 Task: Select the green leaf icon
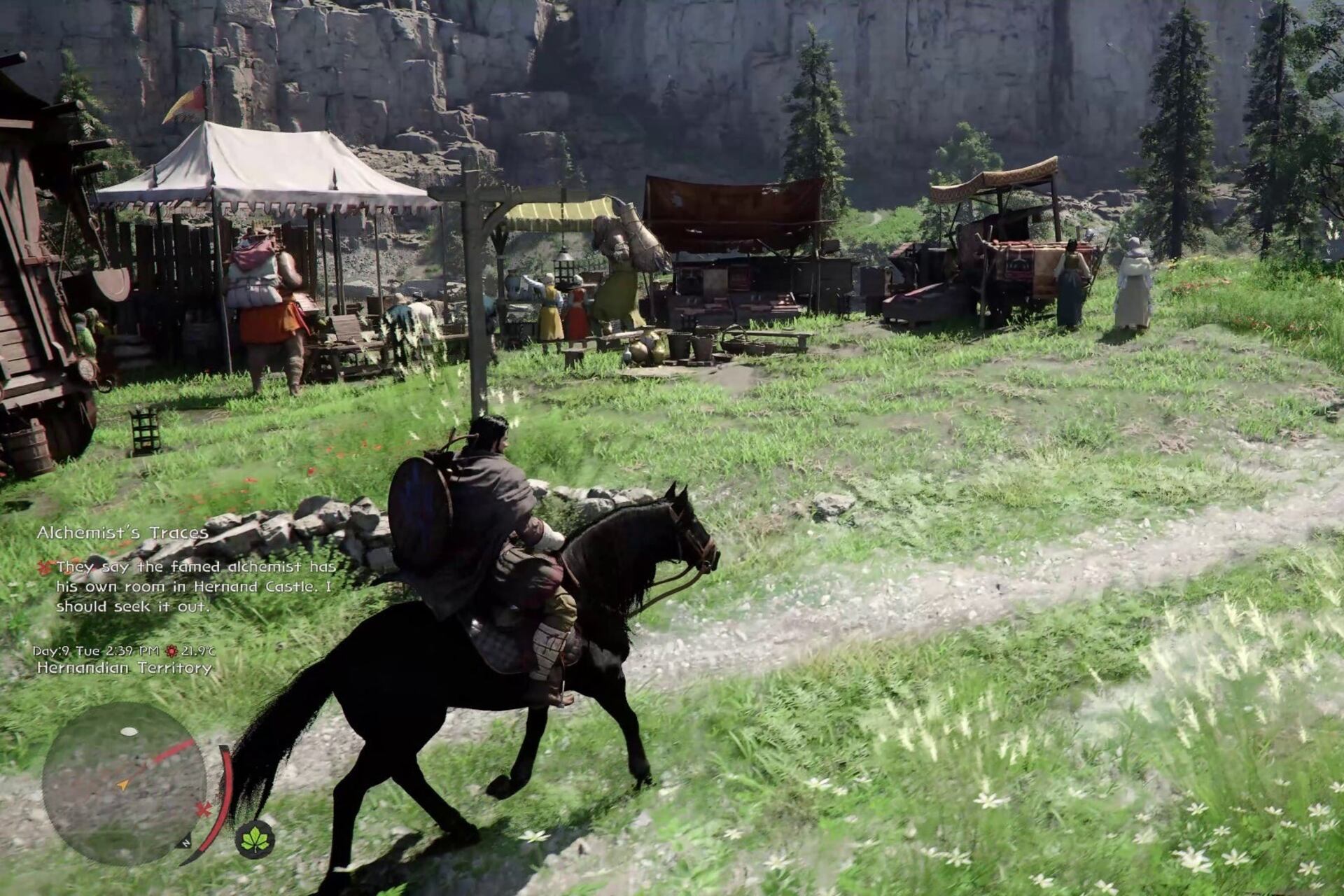tap(255, 839)
